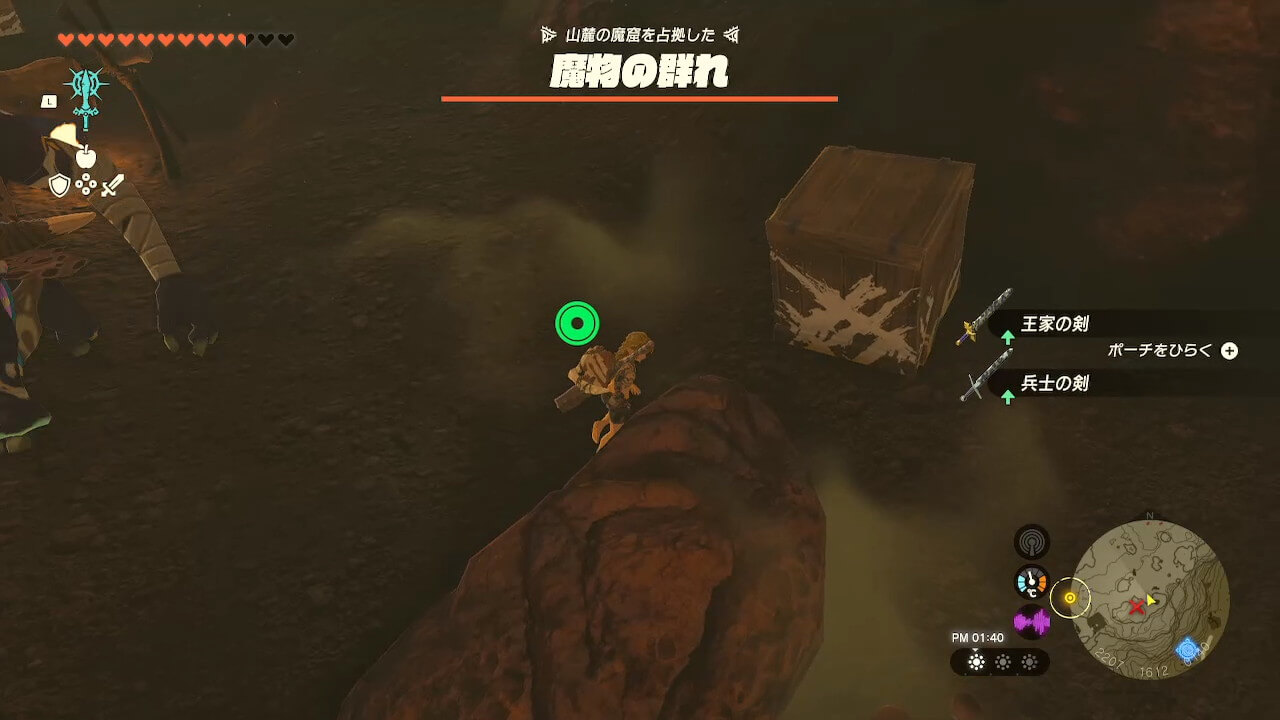Open the shield quick-select icon
Image resolution: width=1280 pixels, height=720 pixels.
(60, 185)
